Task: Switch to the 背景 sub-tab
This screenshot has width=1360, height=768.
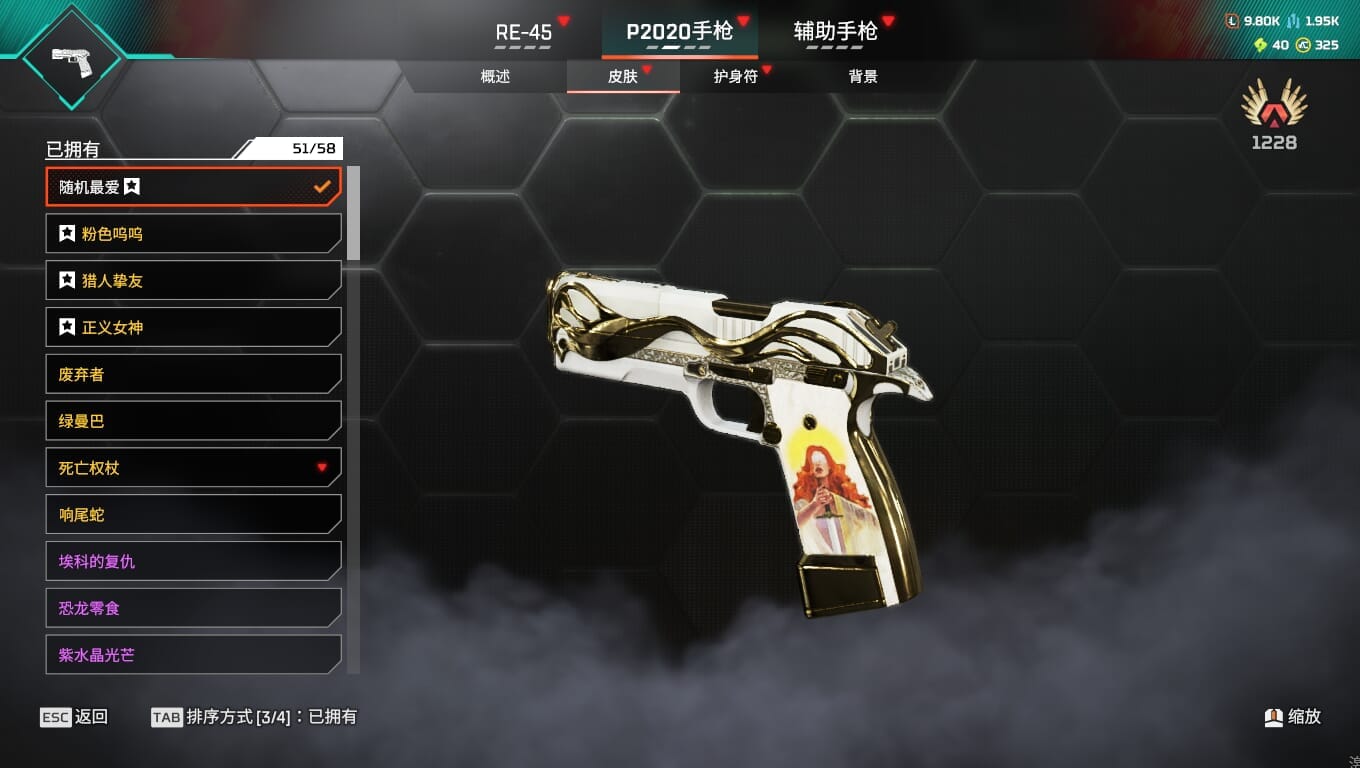Action: point(863,77)
